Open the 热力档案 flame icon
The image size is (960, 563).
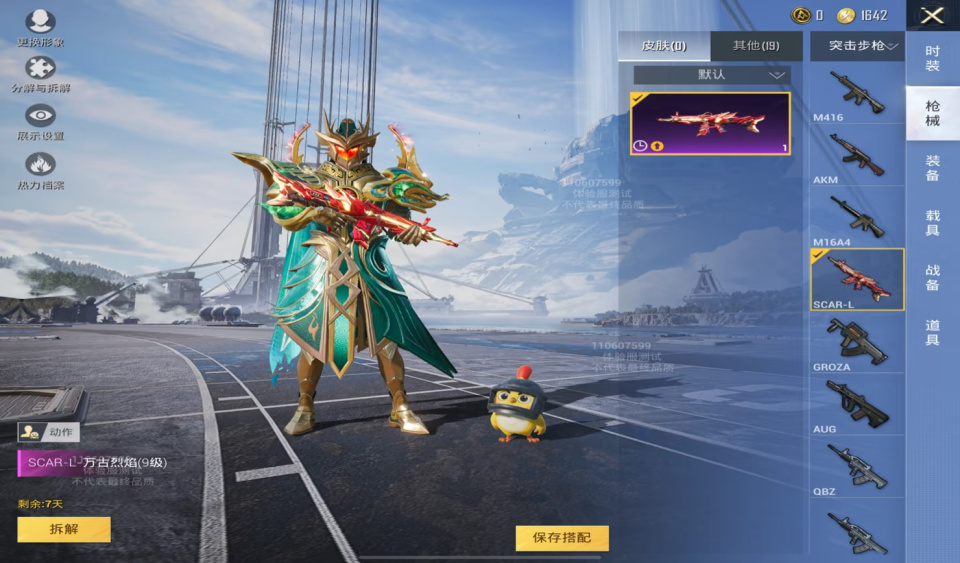pyautogui.click(x=40, y=165)
